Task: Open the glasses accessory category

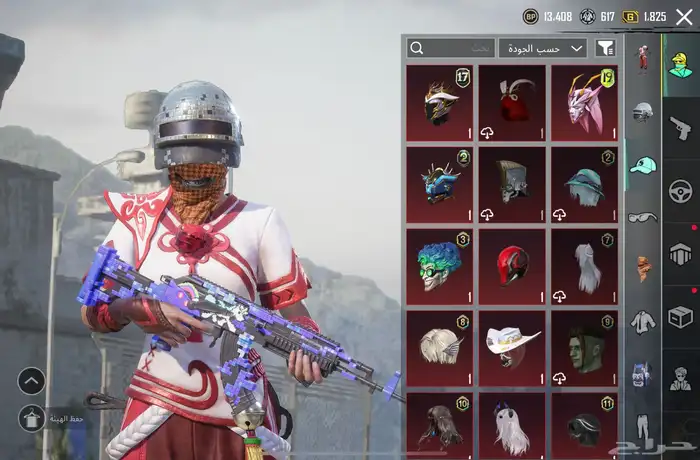Action: coord(643,217)
